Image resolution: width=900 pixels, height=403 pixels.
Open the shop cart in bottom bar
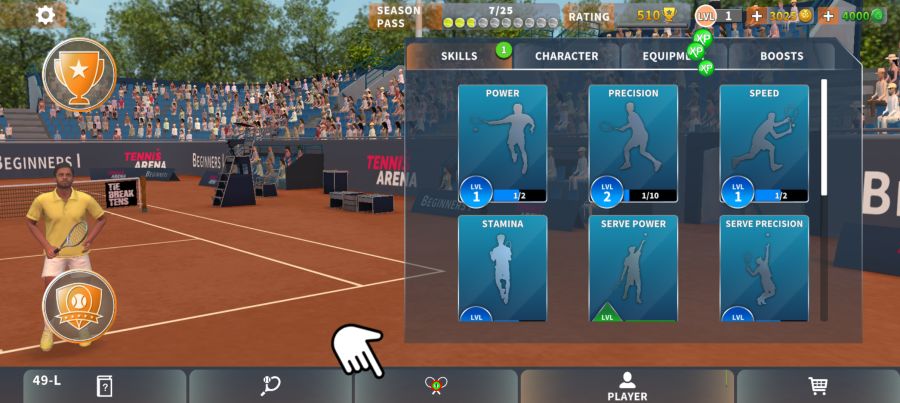click(817, 386)
